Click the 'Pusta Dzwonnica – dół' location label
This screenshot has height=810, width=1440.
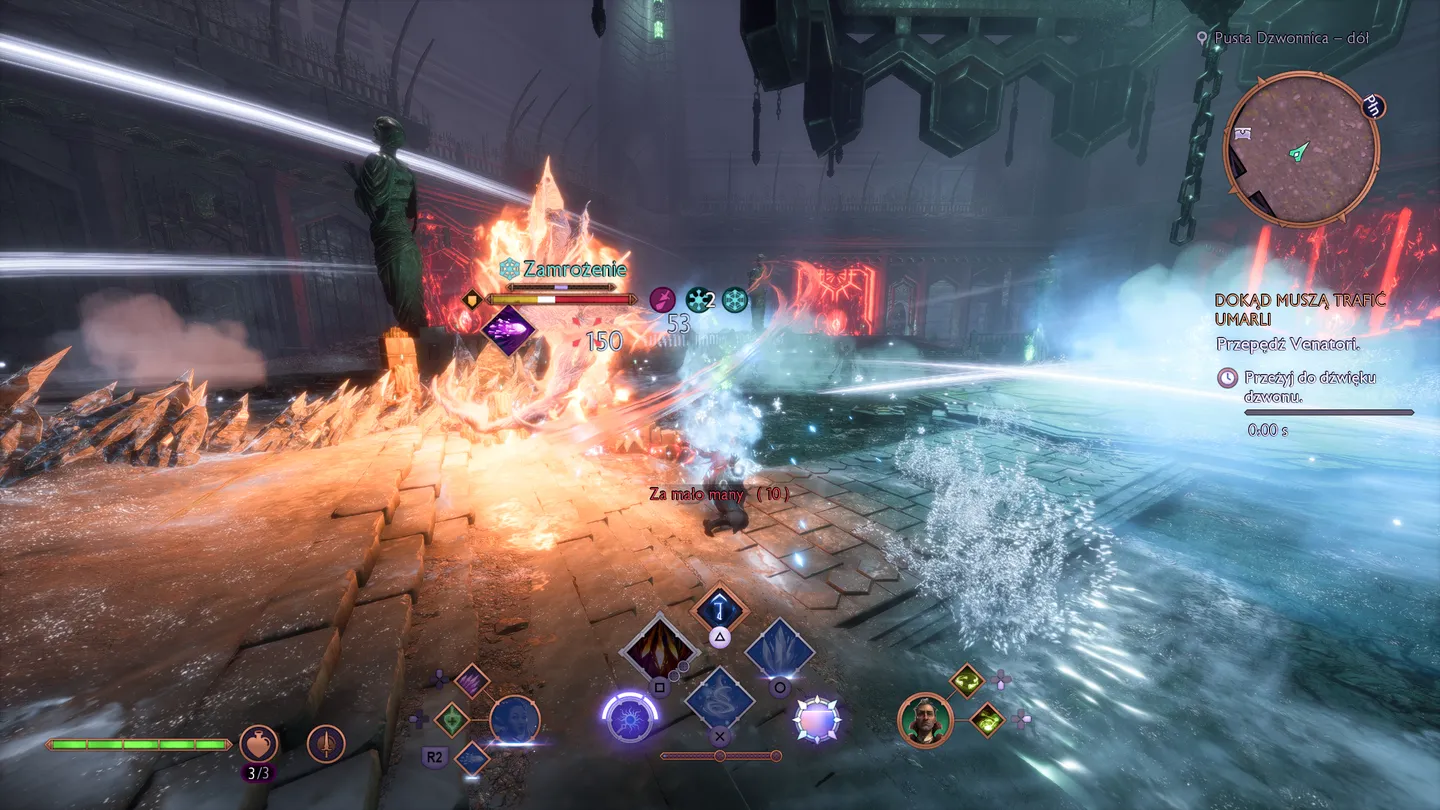[1290, 38]
